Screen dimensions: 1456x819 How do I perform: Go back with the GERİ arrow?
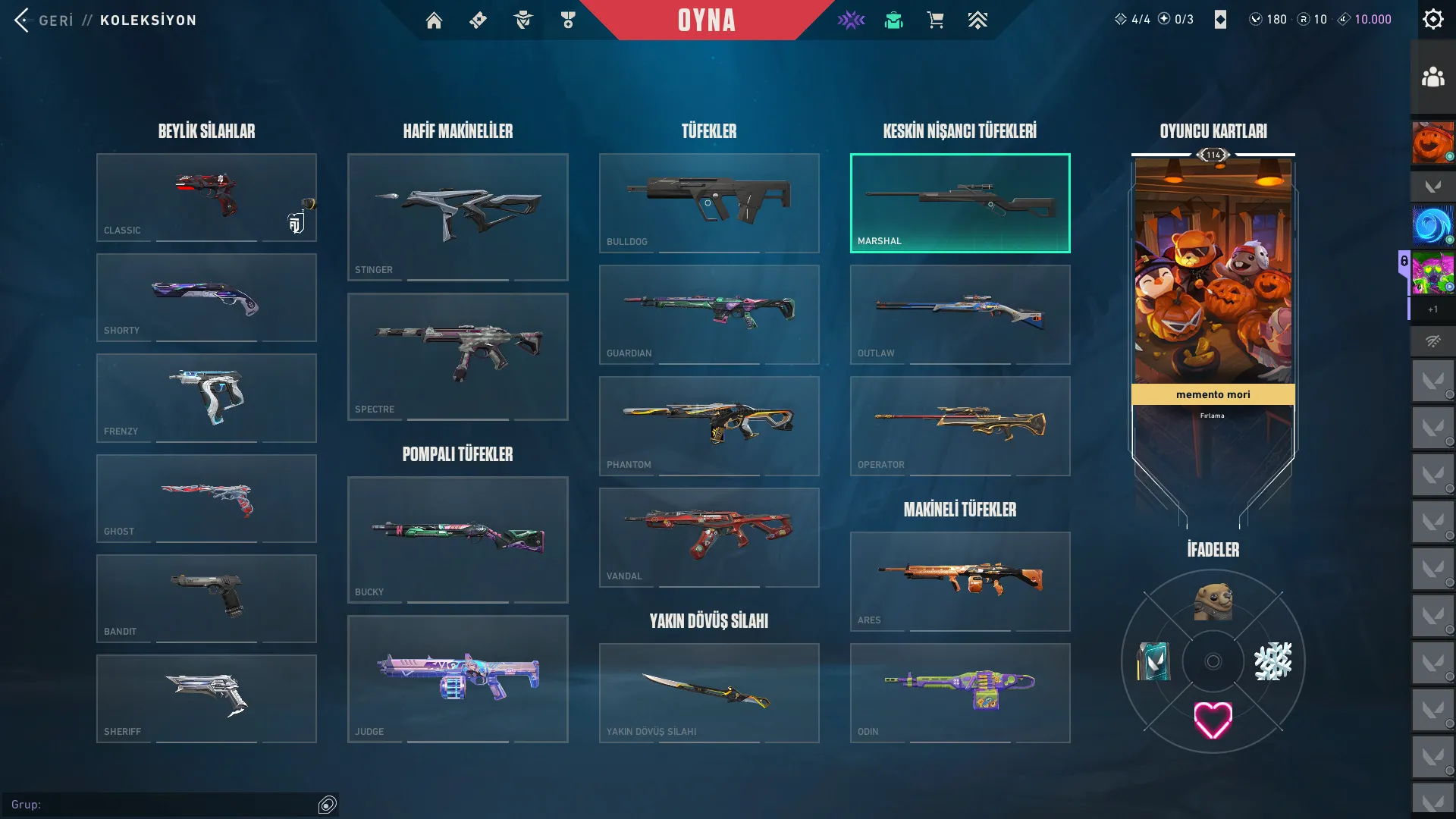pyautogui.click(x=23, y=20)
